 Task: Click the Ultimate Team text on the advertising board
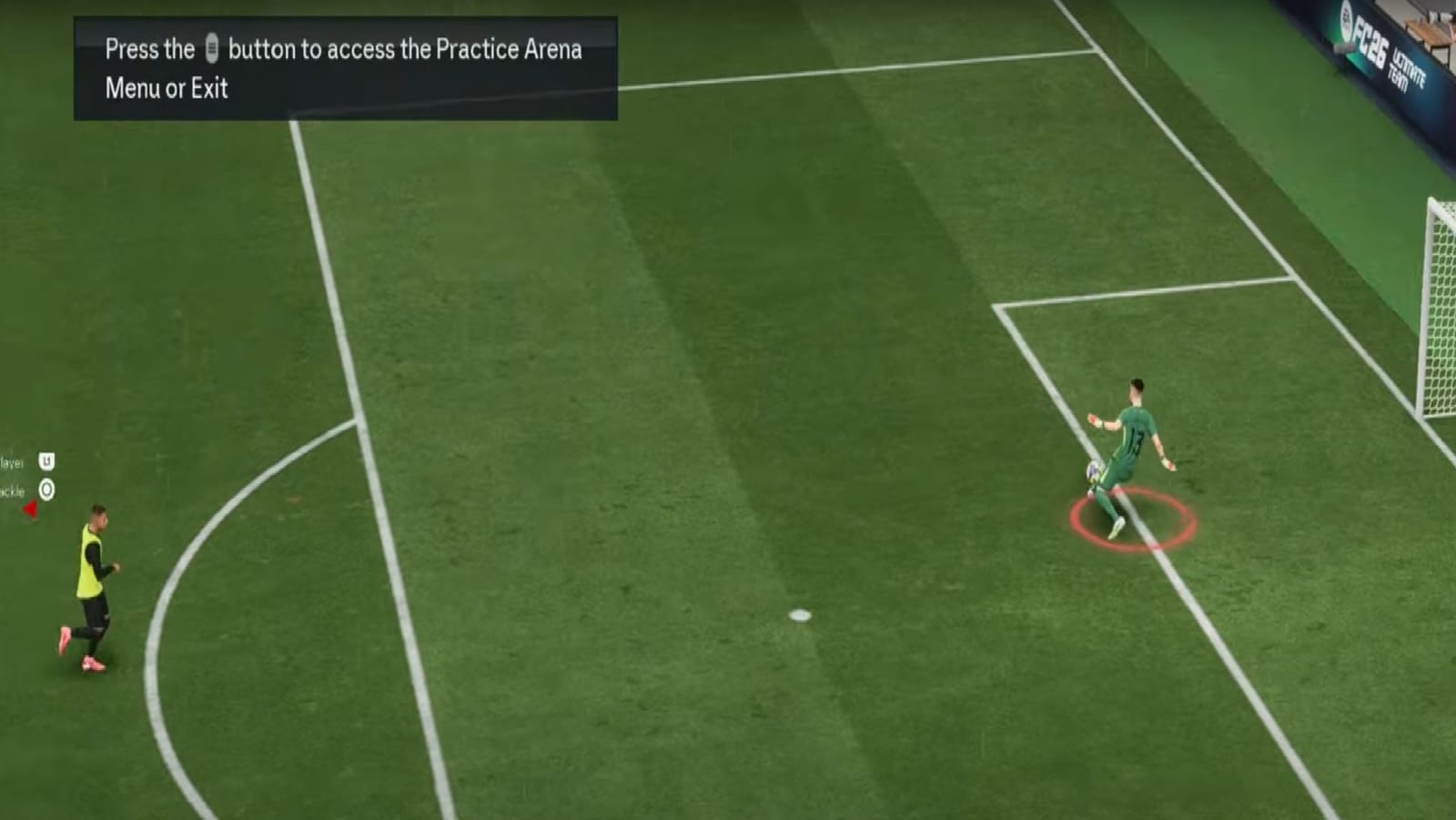[1408, 66]
